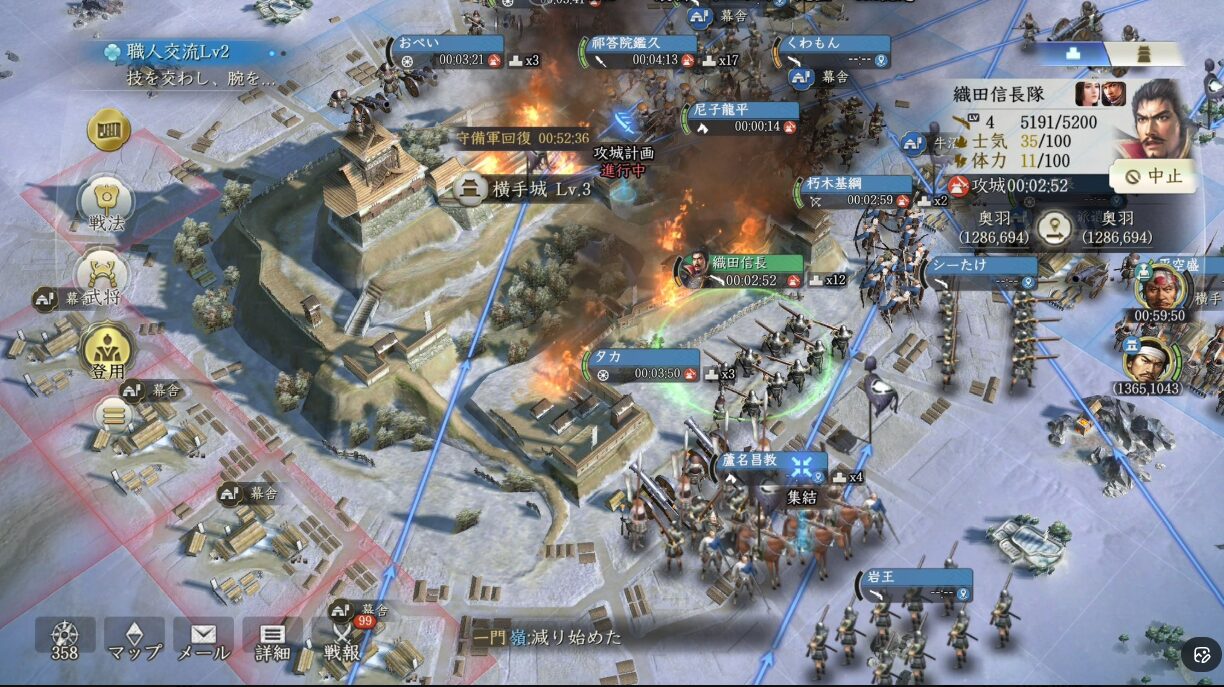Show the 詳細 details panel

coord(272,640)
